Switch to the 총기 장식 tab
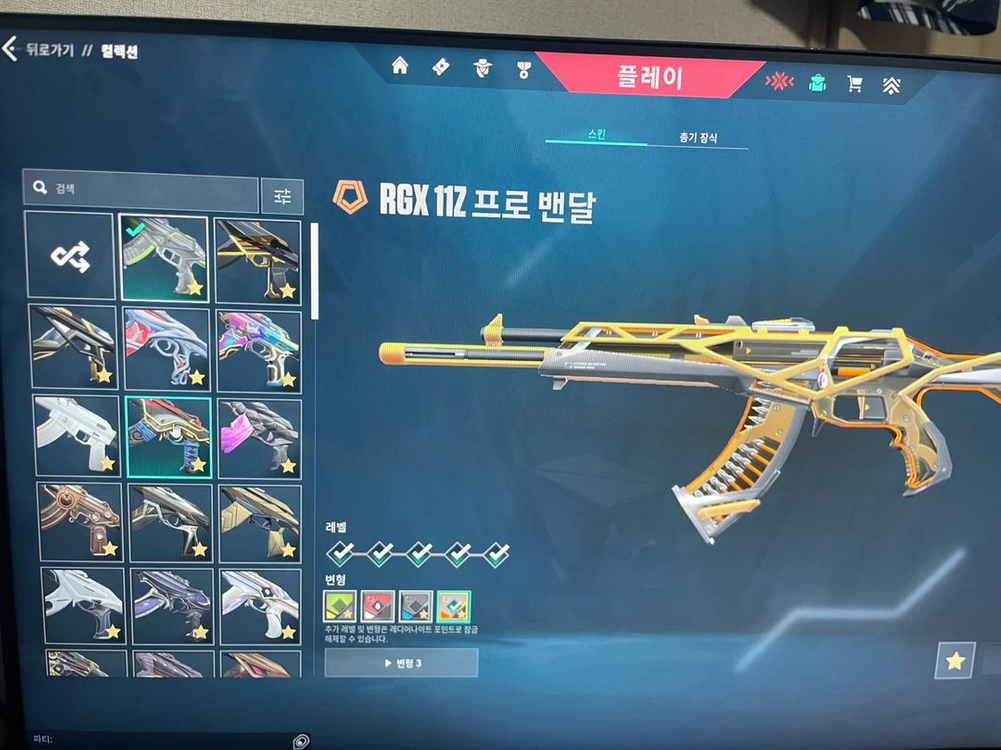1001x750 pixels. pos(697,138)
